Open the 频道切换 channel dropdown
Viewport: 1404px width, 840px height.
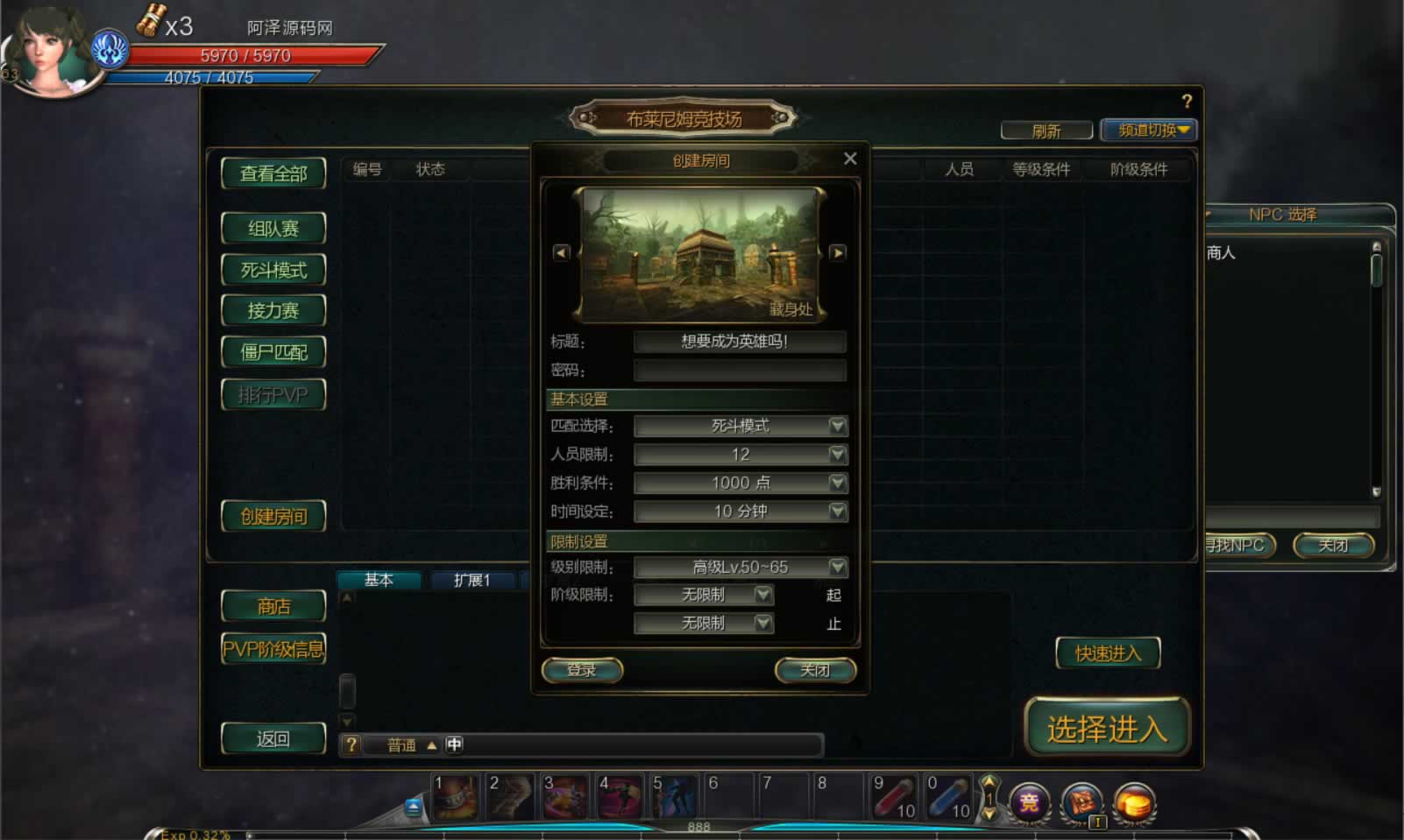click(x=1148, y=131)
